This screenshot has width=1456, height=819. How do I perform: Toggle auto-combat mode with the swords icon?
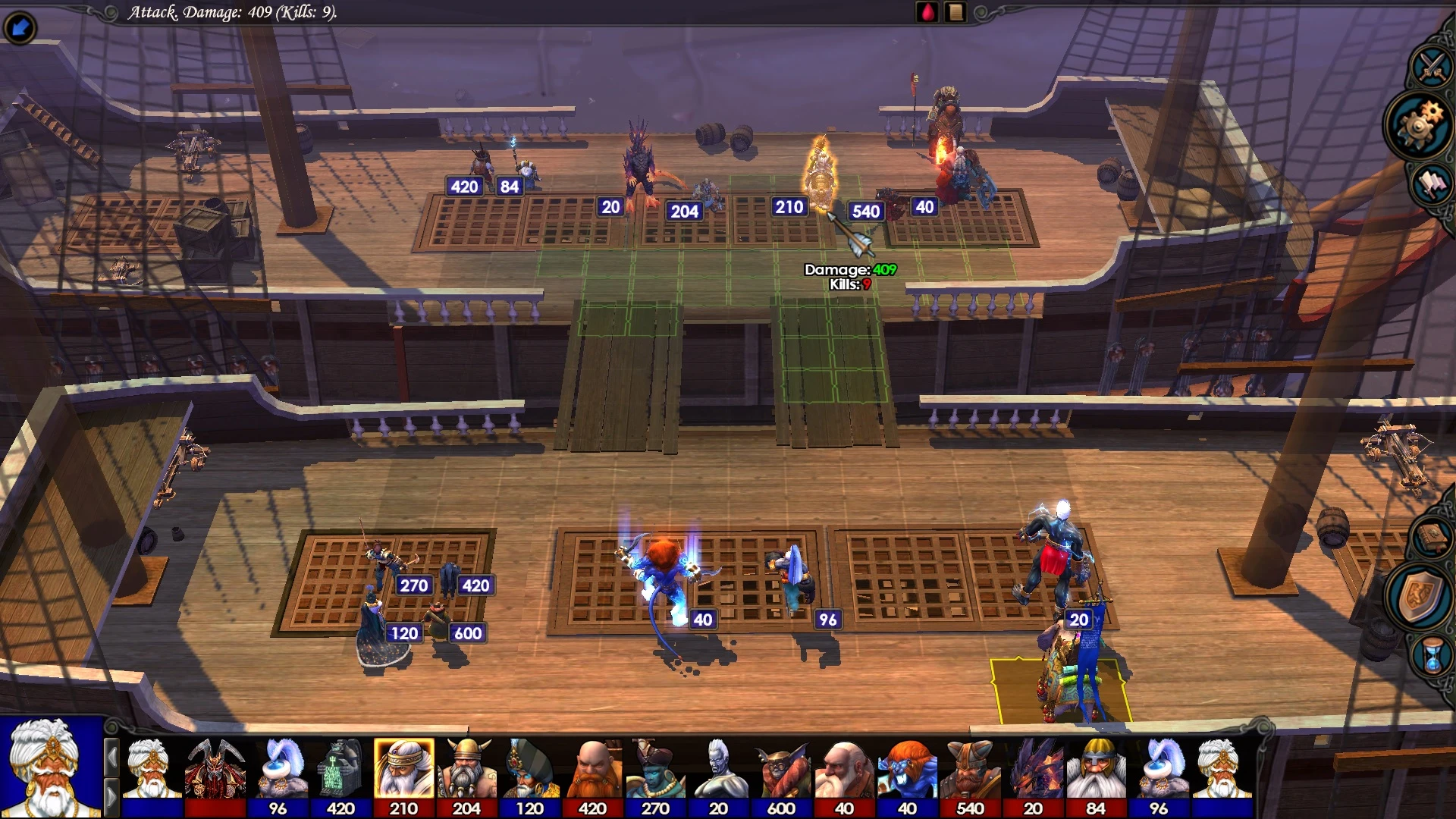1430,67
